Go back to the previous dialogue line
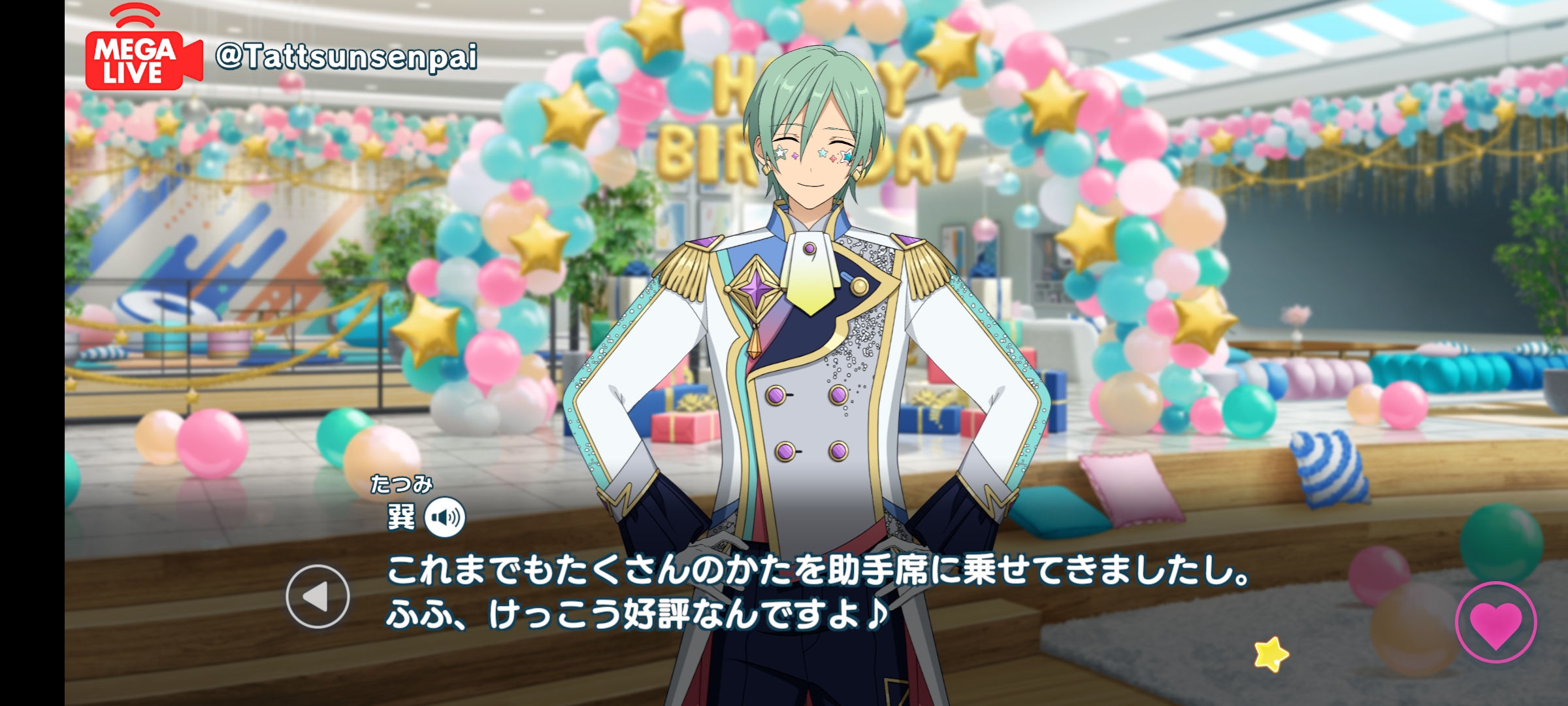 [318, 596]
